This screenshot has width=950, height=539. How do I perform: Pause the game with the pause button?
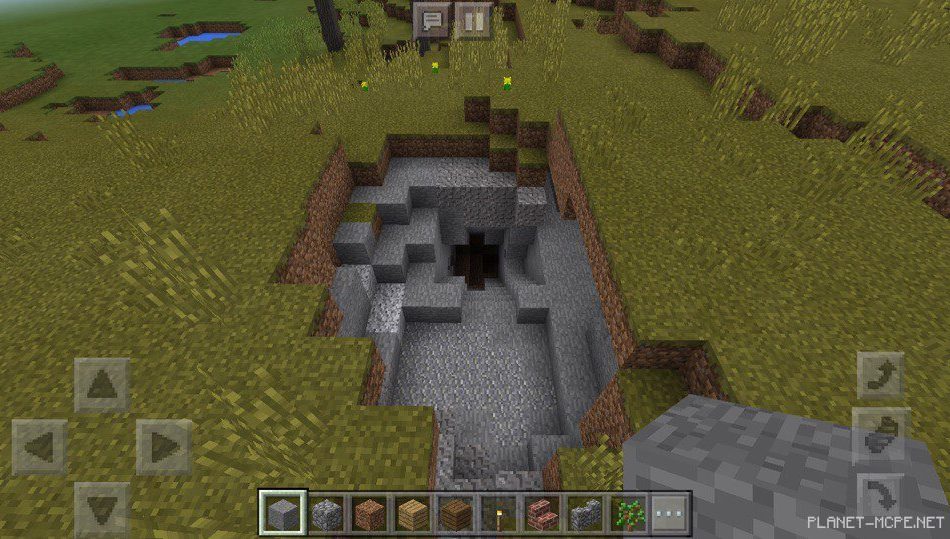[x=473, y=19]
